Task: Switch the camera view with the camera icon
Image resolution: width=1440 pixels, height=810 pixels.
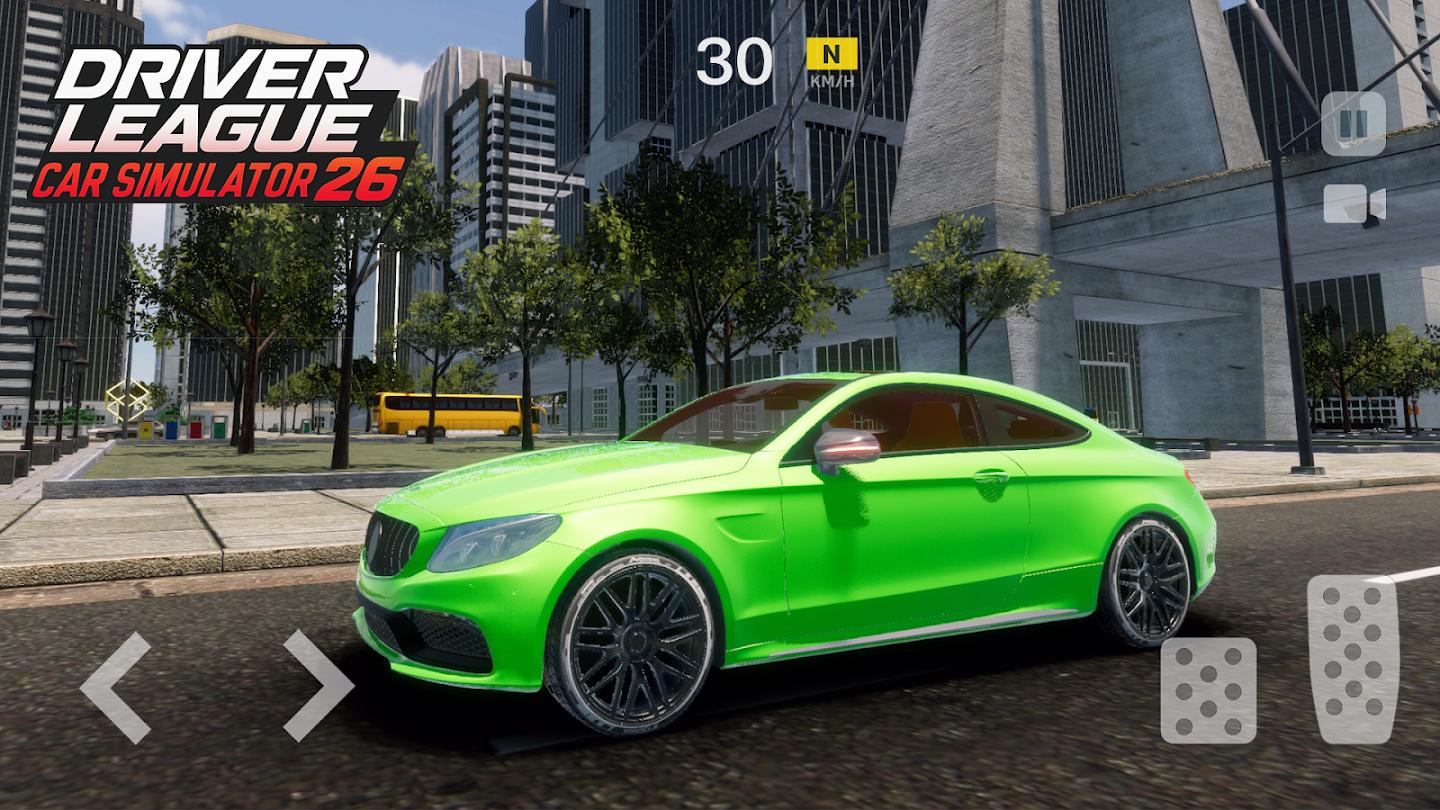Action: 1354,204
